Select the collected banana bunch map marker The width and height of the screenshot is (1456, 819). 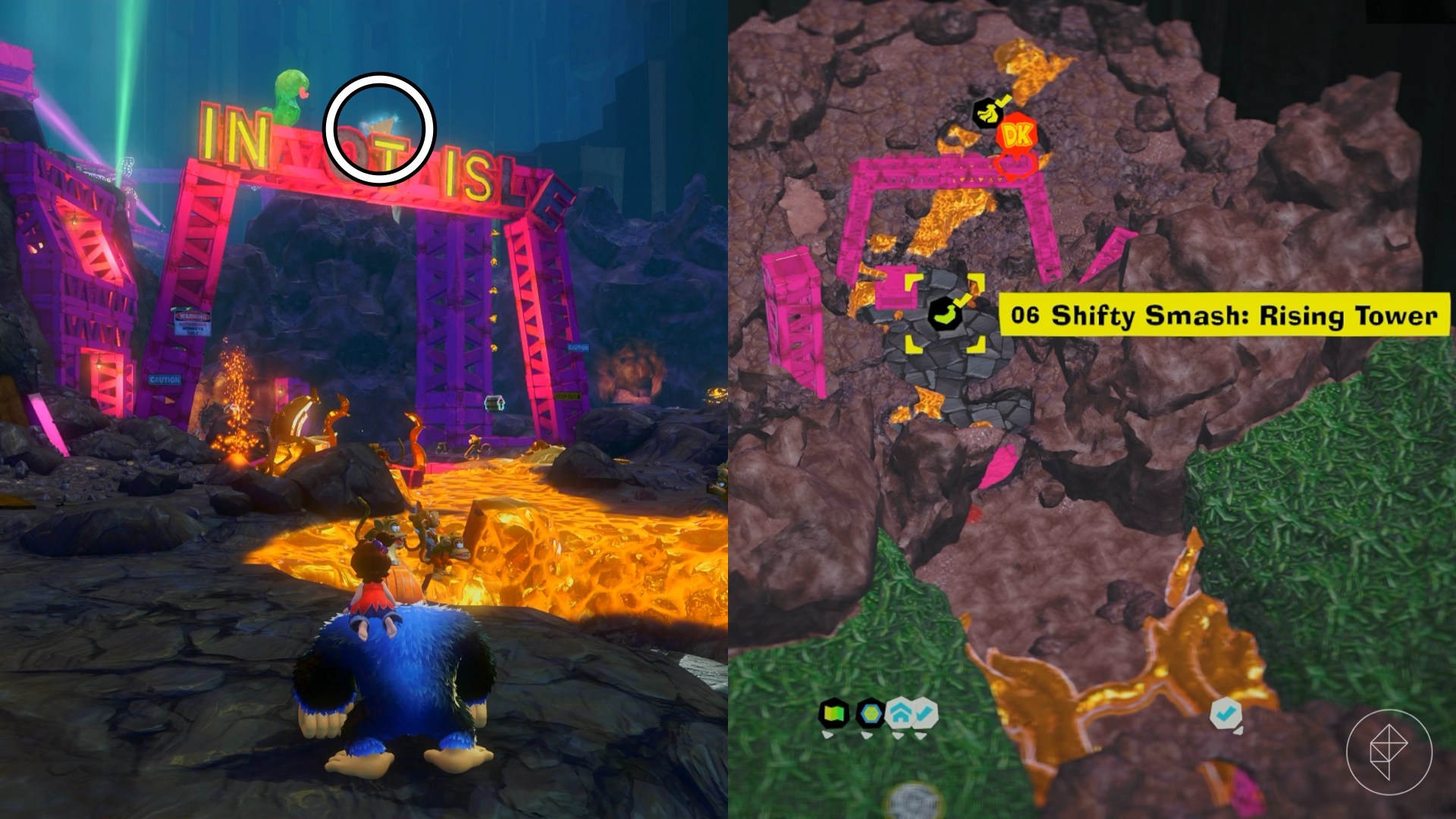[987, 114]
